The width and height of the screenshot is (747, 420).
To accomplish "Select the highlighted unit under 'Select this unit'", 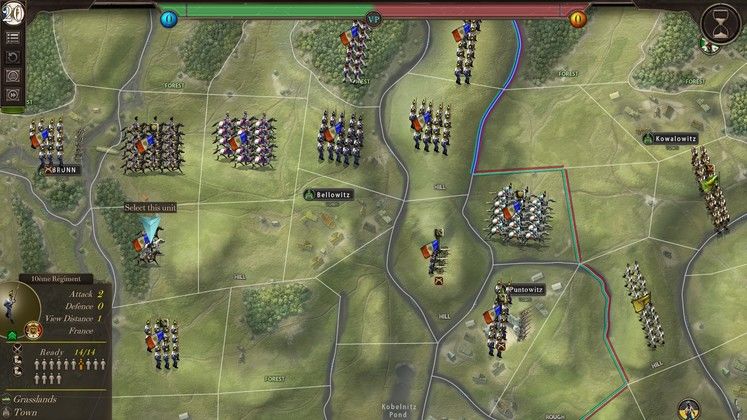I will pyautogui.click(x=149, y=241).
